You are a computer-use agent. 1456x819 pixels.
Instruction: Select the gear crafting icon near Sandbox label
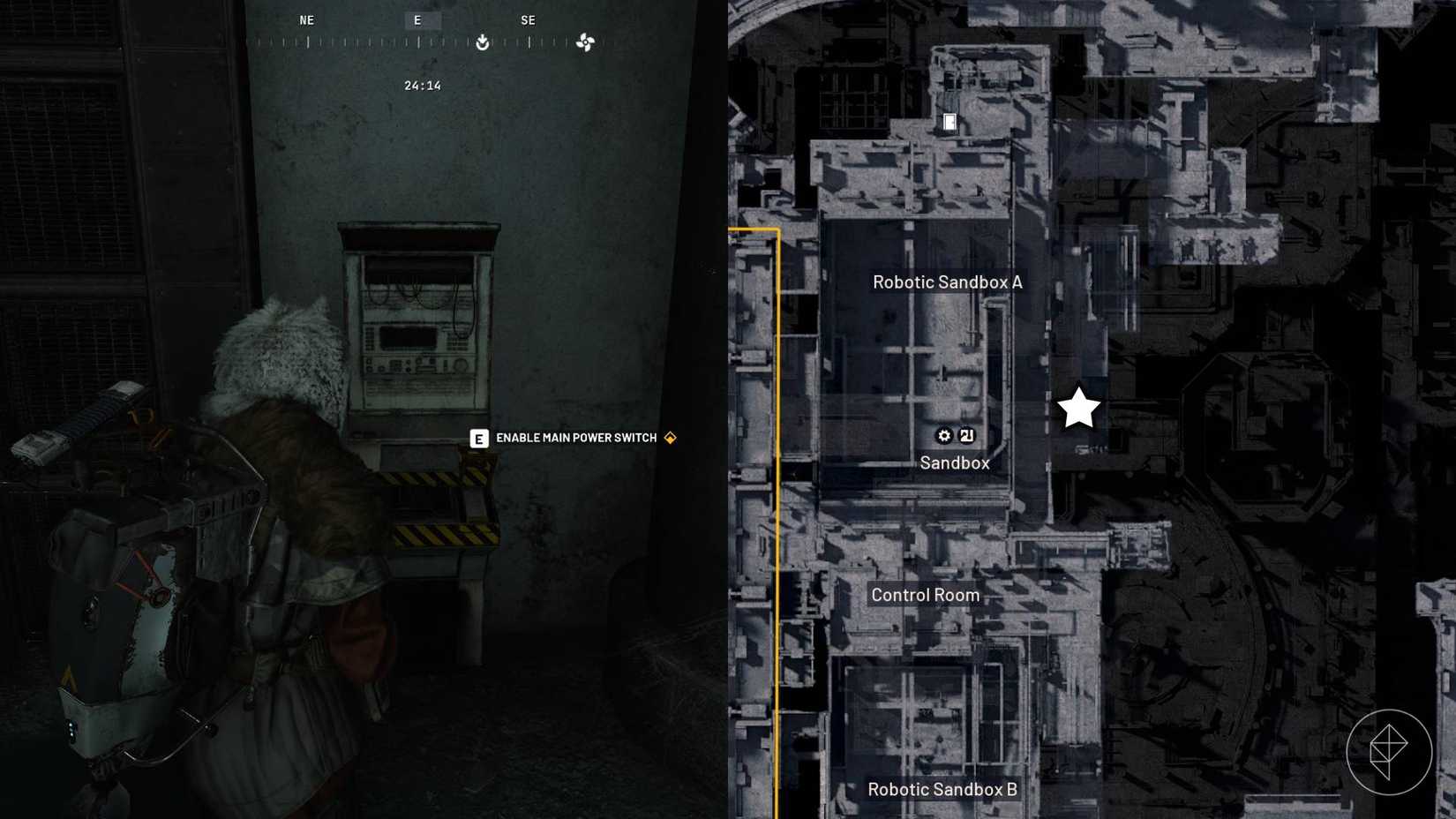pyautogui.click(x=943, y=436)
